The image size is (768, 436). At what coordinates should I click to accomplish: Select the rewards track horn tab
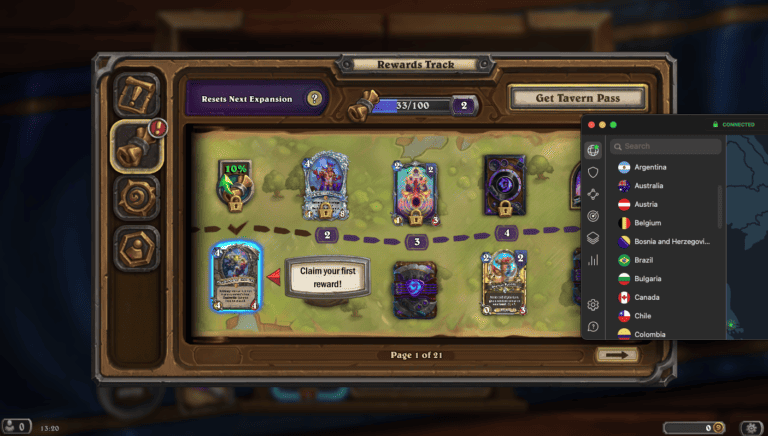[137, 144]
